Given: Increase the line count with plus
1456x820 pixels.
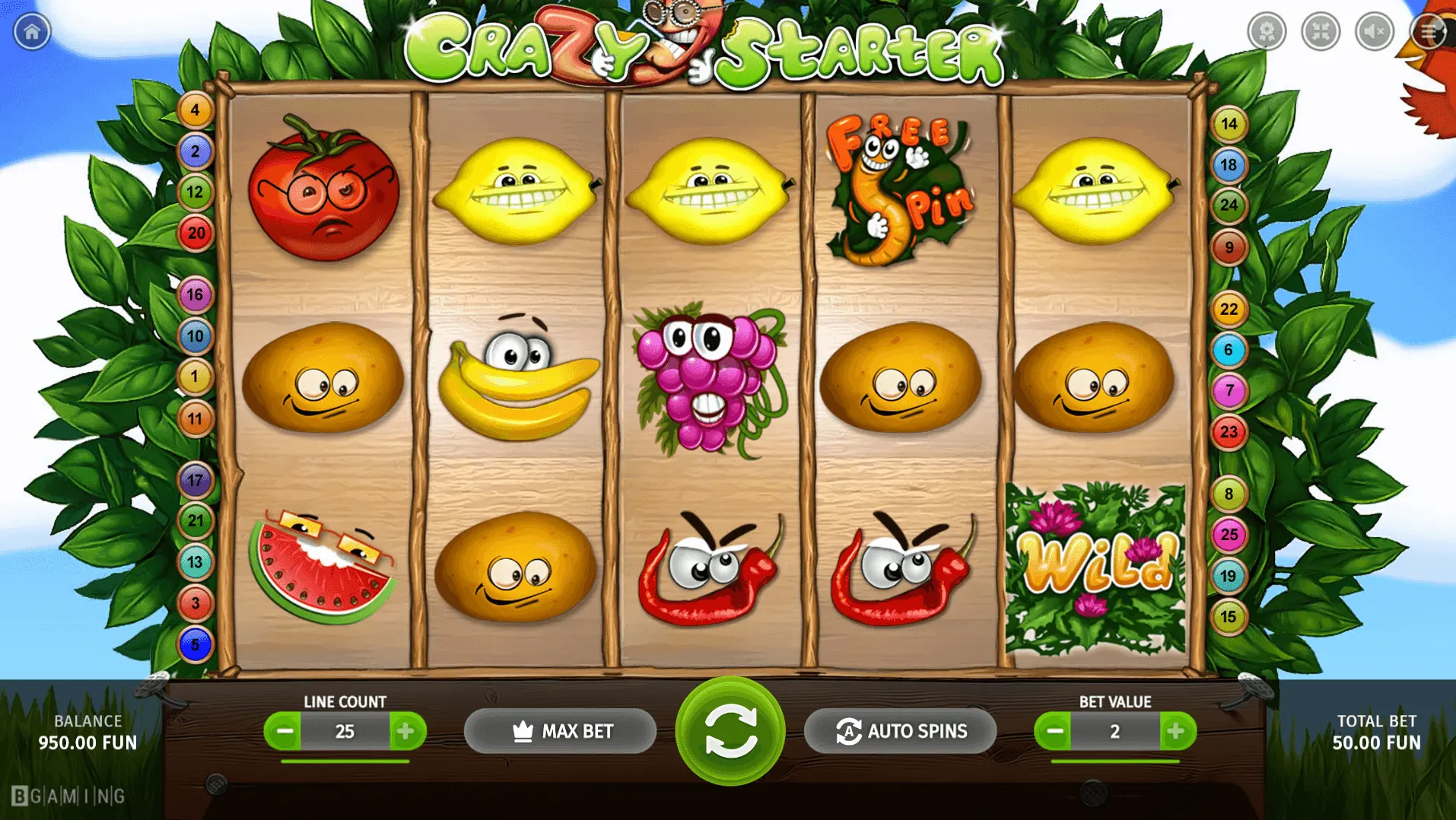Looking at the screenshot, I should coord(406,731).
